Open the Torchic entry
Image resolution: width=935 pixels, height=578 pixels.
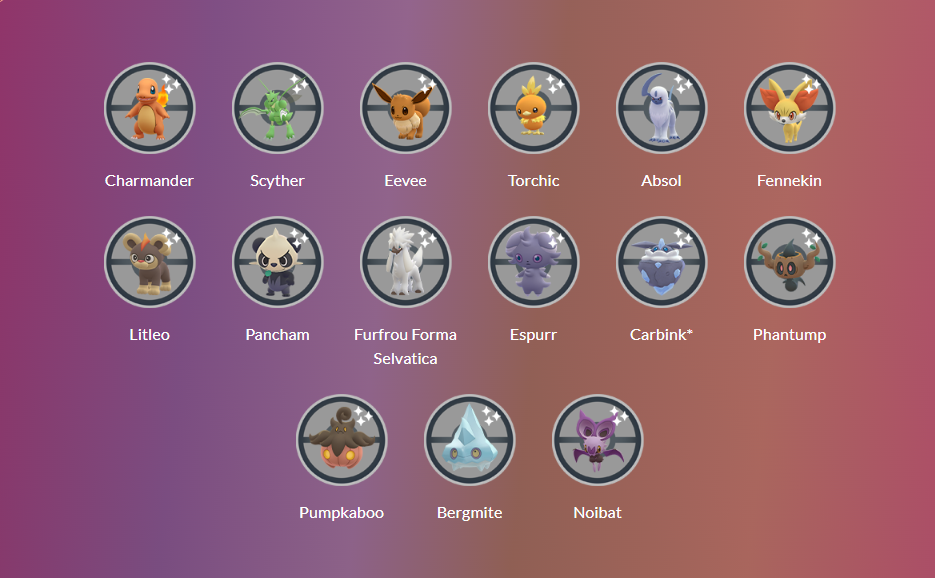pos(533,108)
